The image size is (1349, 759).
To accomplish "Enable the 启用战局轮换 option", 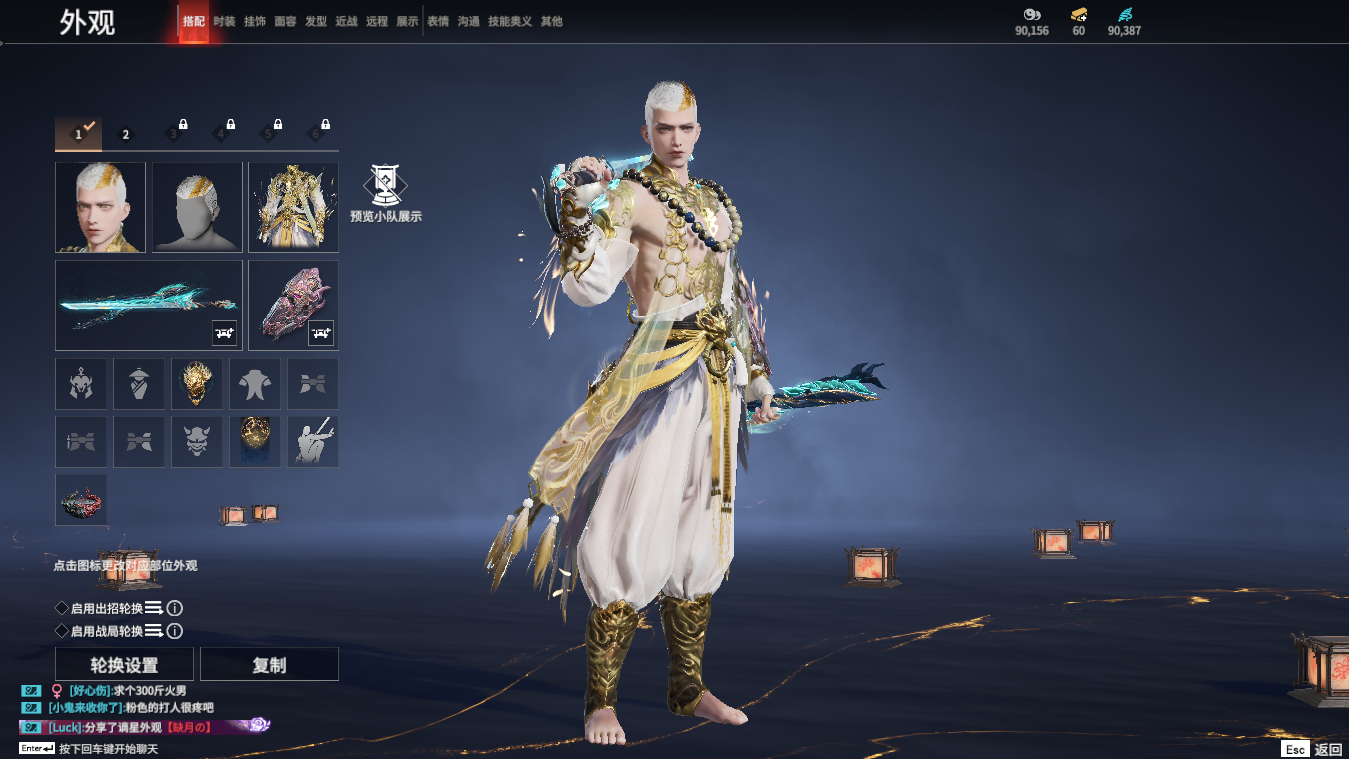I will 62,631.
